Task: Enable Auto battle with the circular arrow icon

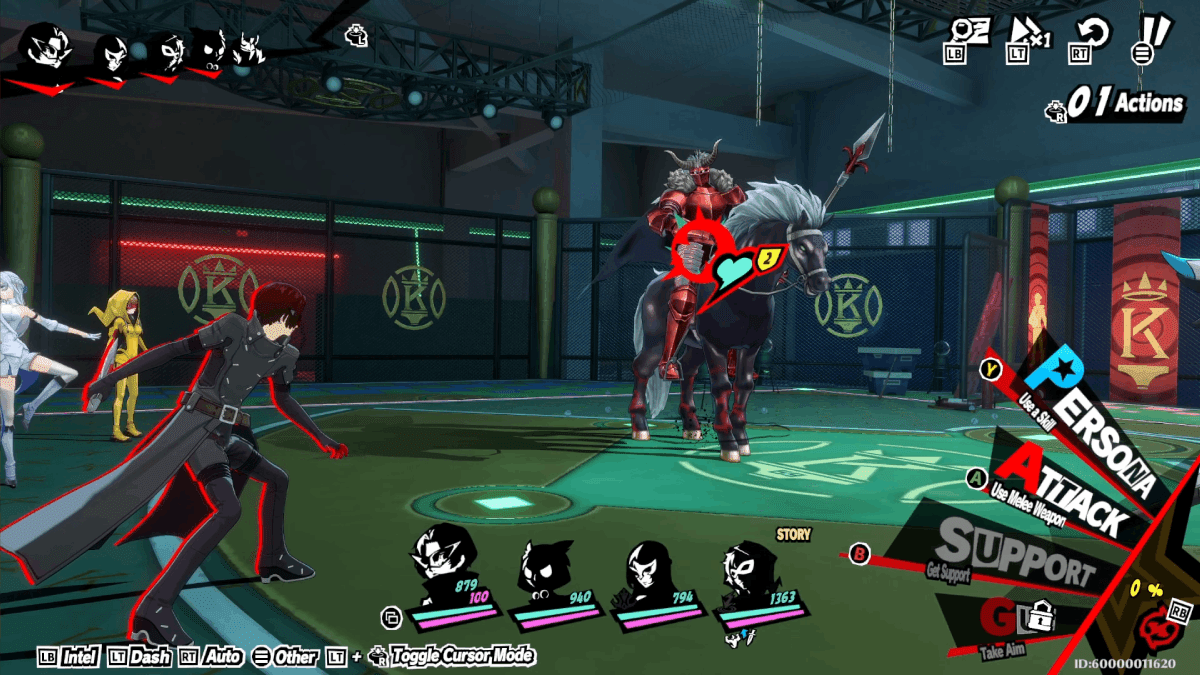Action: click(x=1093, y=35)
